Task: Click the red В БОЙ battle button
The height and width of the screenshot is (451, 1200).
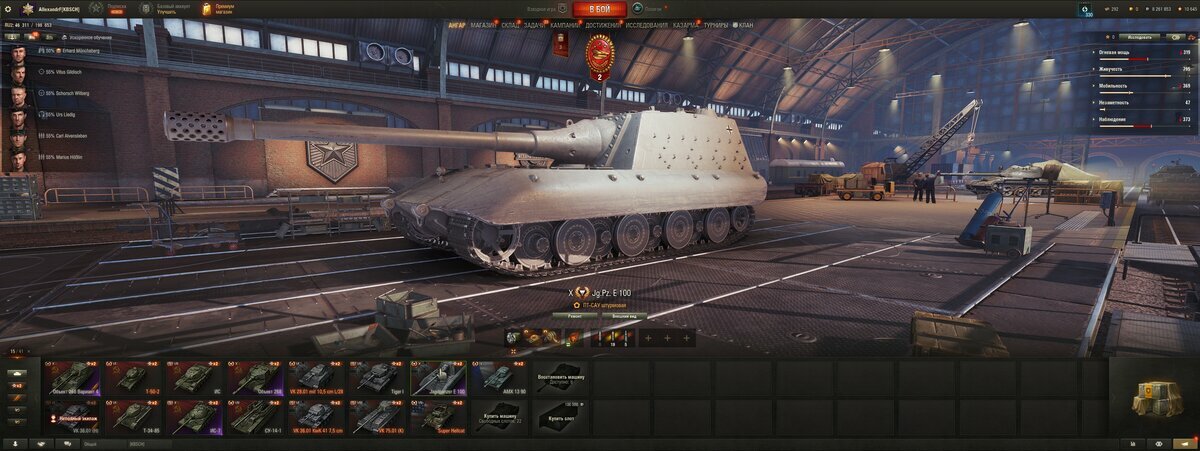Action: click(600, 9)
